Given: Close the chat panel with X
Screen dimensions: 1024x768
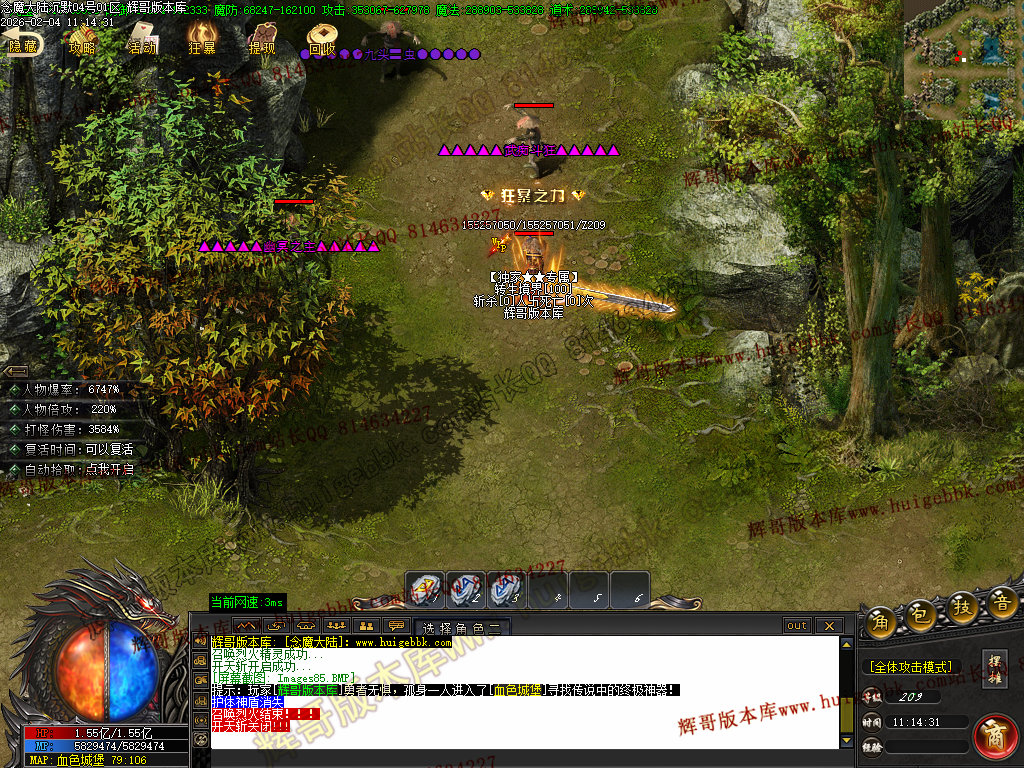Looking at the screenshot, I should pyautogui.click(x=829, y=626).
